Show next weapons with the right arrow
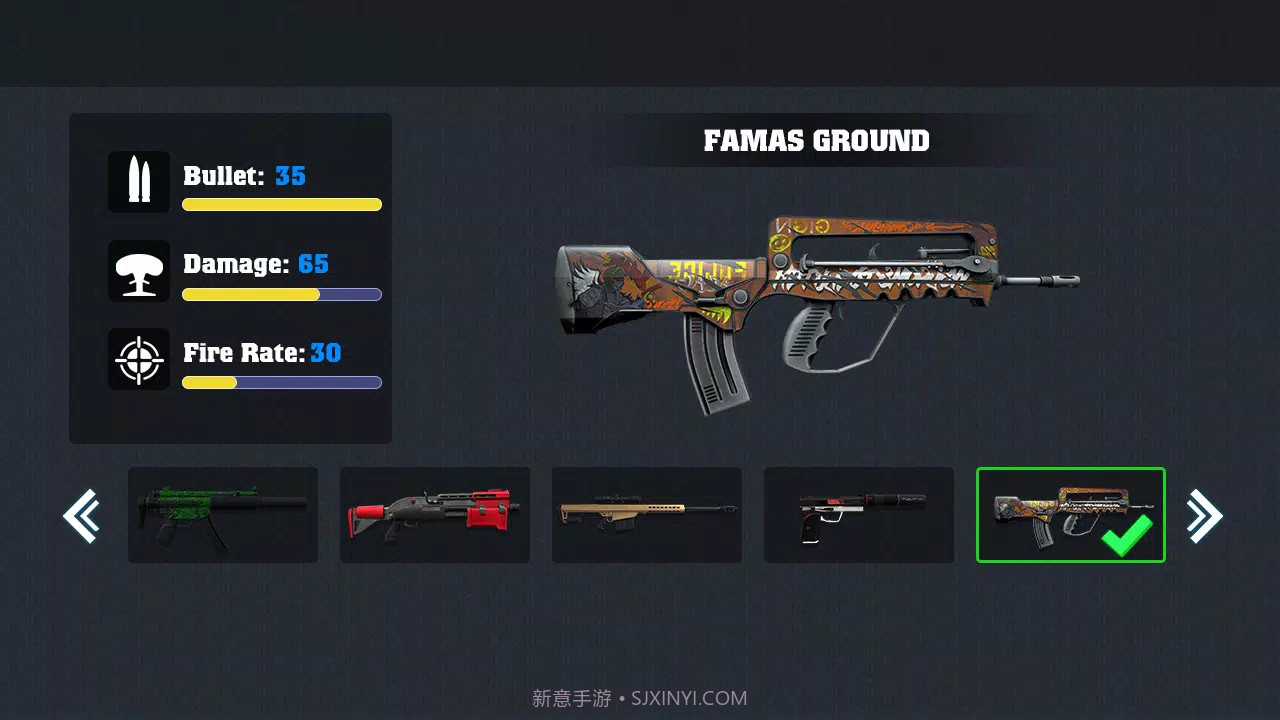 click(1204, 516)
